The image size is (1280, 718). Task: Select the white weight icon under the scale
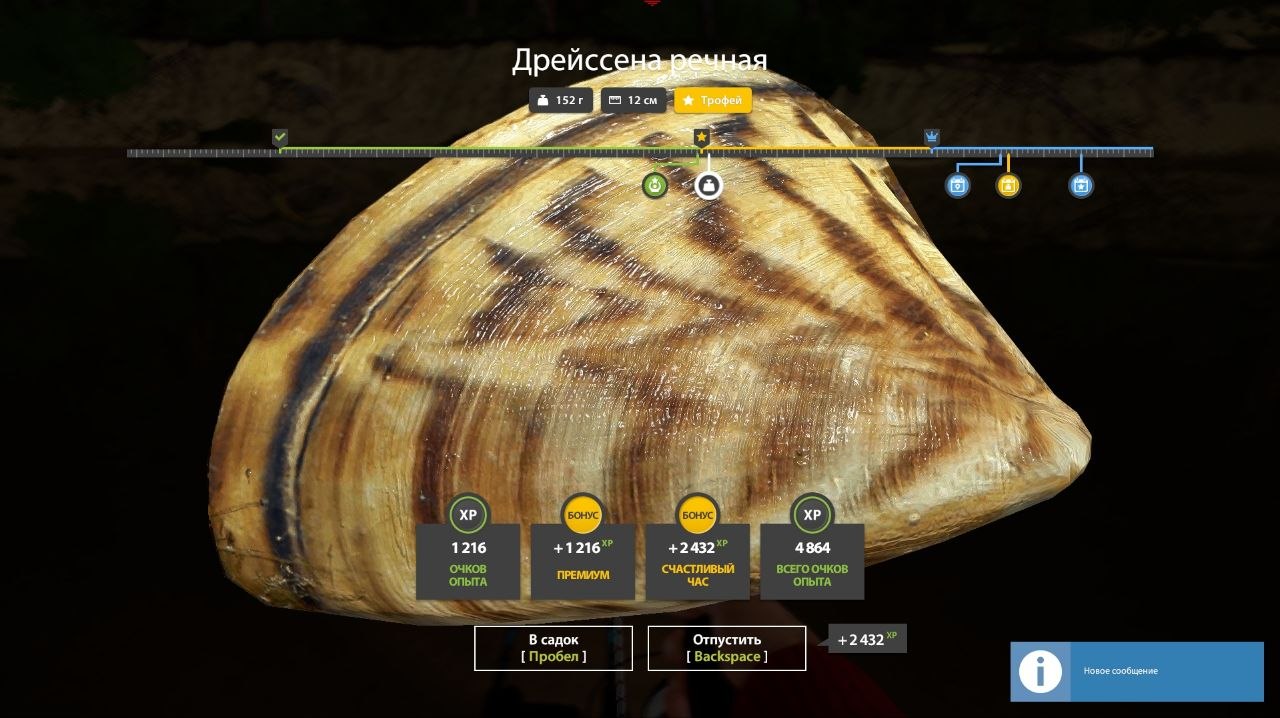tap(708, 185)
